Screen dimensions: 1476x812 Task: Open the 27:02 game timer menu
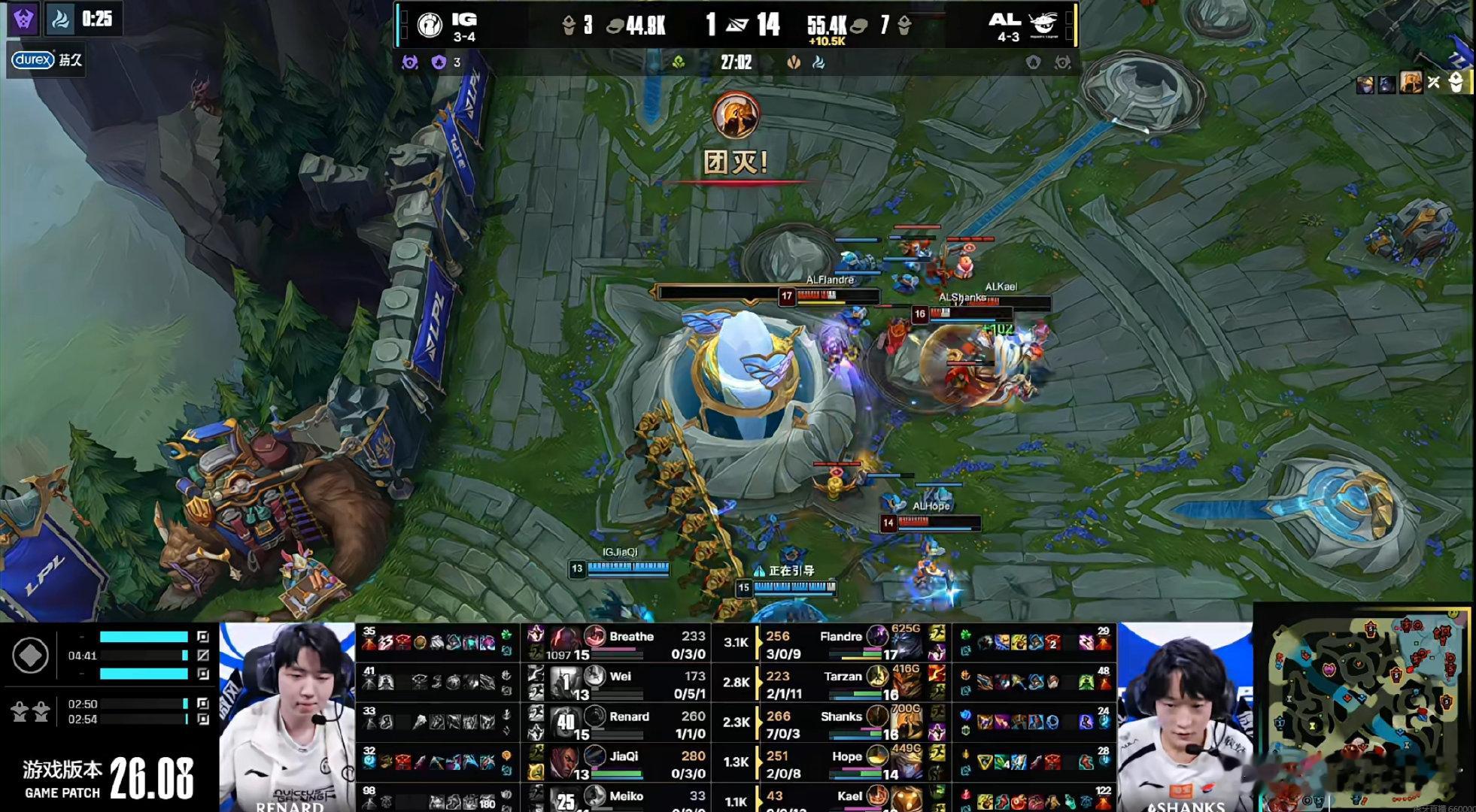tap(738, 63)
